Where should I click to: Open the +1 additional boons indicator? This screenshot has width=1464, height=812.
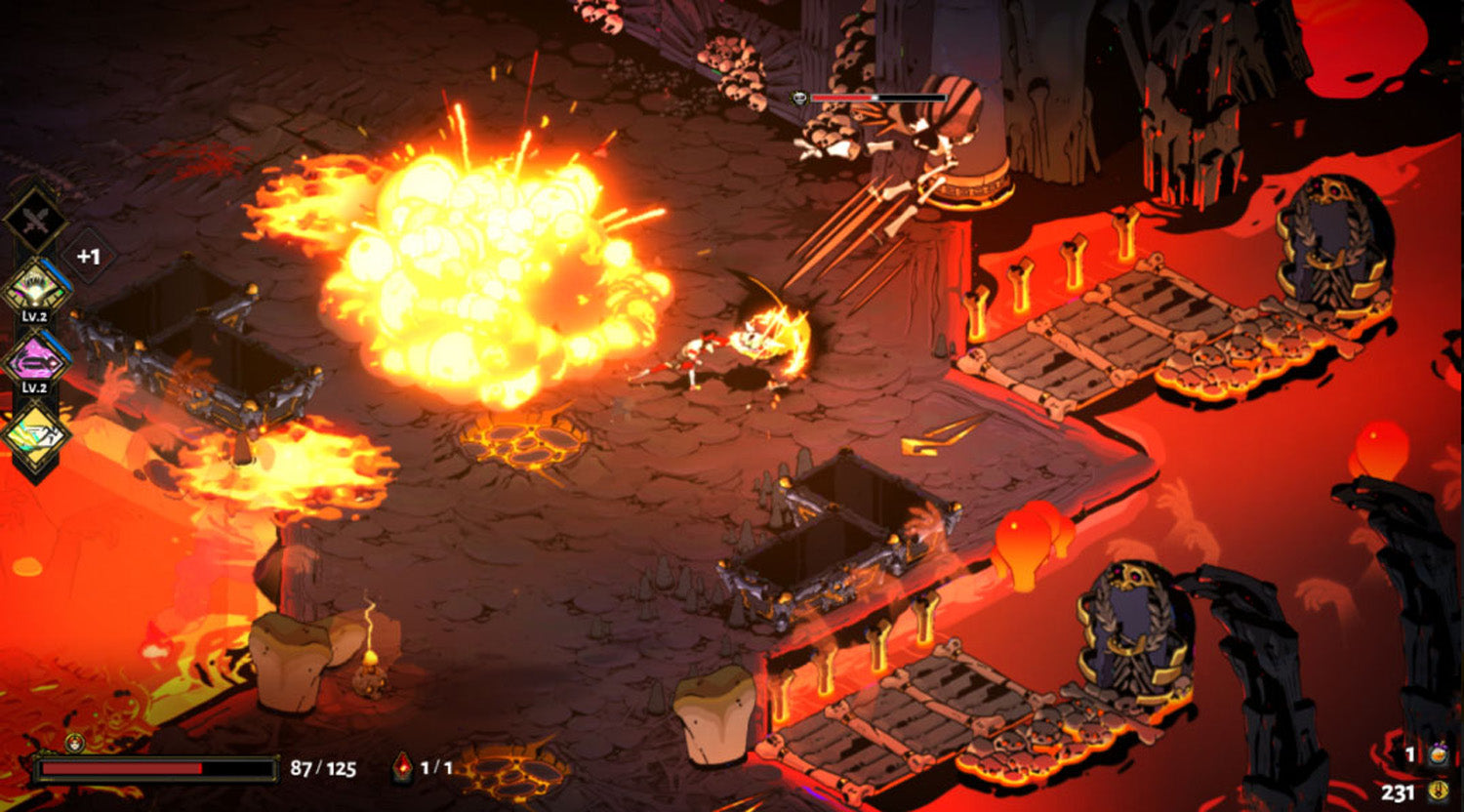coord(89,257)
